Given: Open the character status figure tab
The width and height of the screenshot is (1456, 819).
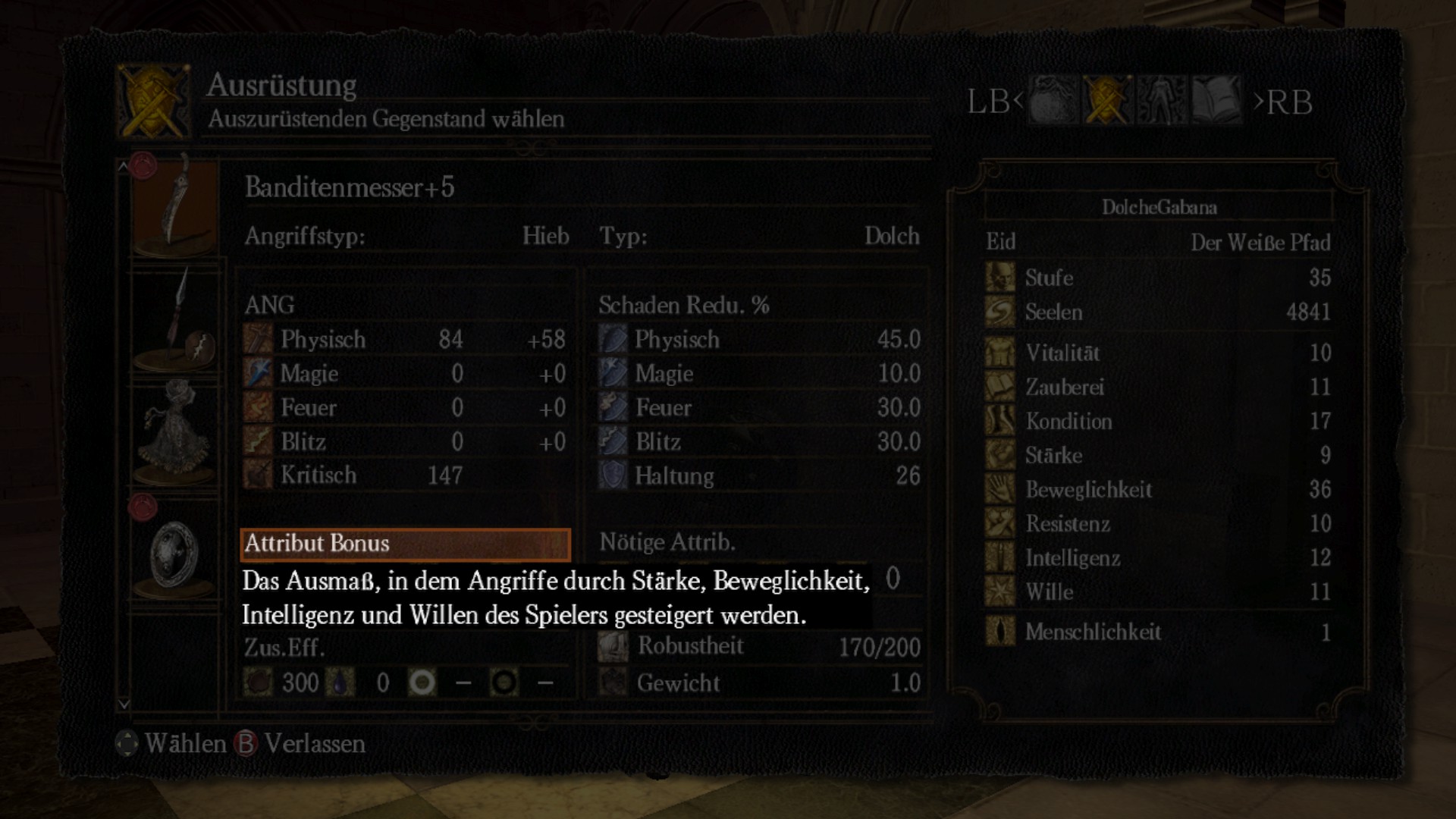Looking at the screenshot, I should click(1162, 100).
